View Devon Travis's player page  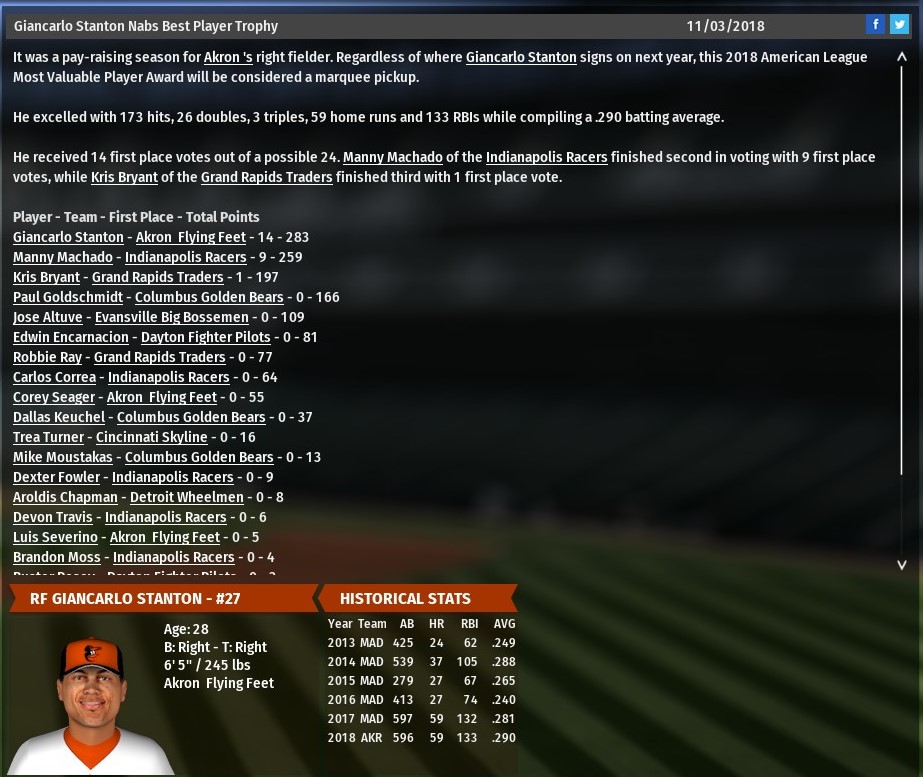tap(54, 517)
